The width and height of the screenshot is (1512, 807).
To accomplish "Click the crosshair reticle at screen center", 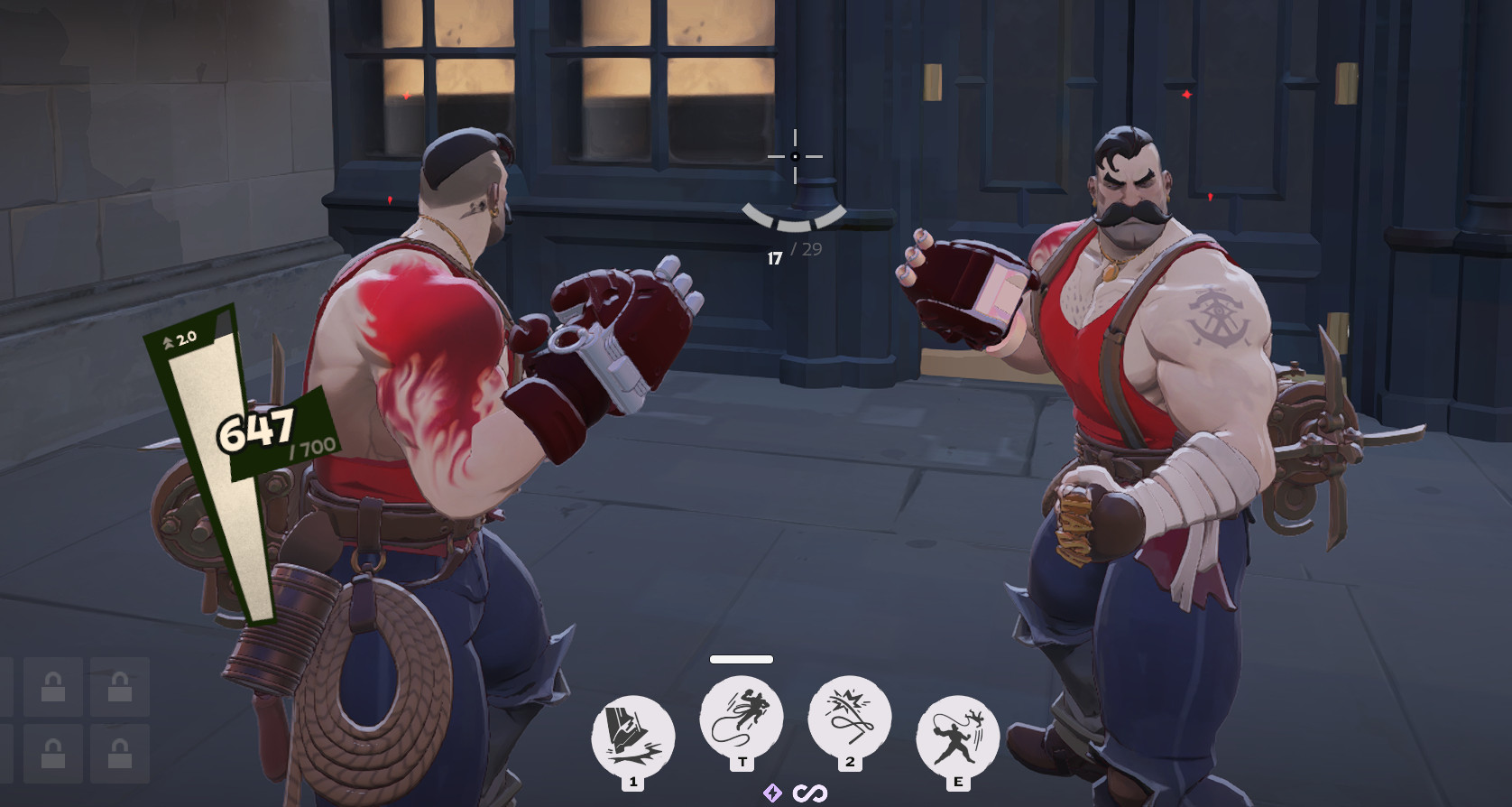I will [x=795, y=157].
